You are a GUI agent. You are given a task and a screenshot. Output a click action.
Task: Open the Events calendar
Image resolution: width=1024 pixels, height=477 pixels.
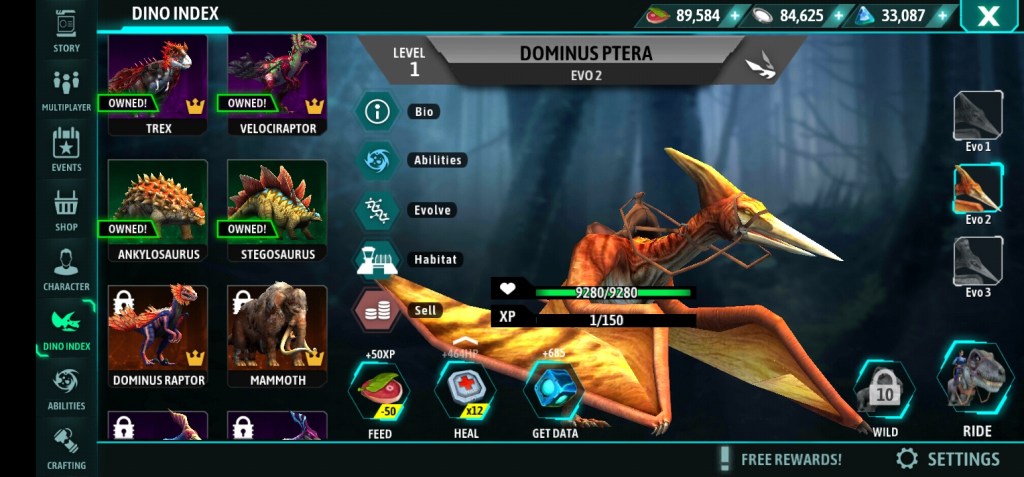point(66,149)
